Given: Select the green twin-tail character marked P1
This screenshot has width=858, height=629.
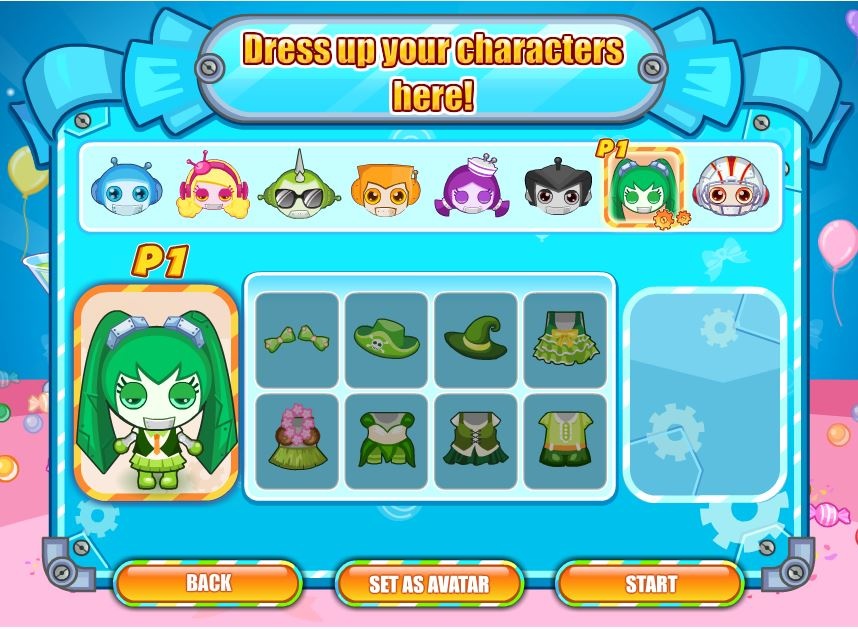Looking at the screenshot, I should (x=641, y=188).
